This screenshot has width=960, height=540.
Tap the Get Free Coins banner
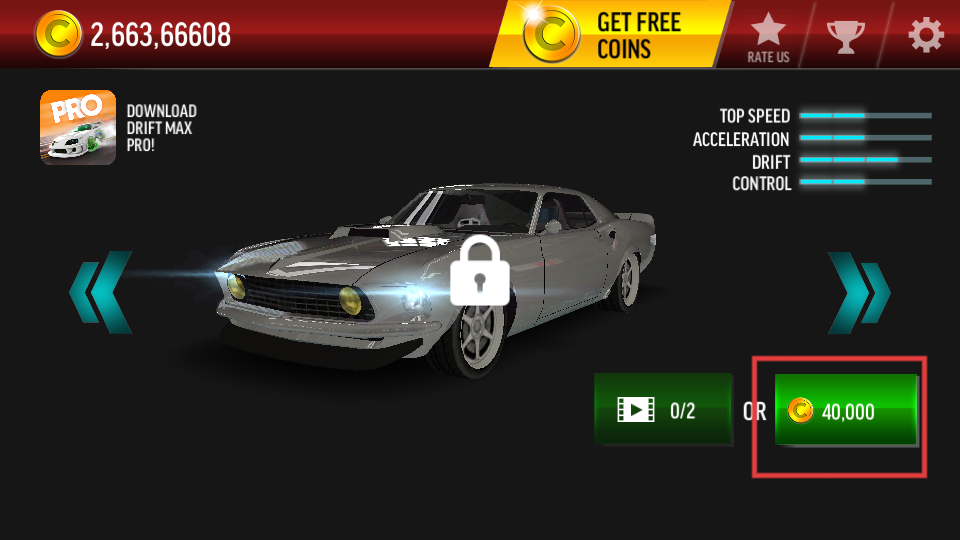point(608,35)
